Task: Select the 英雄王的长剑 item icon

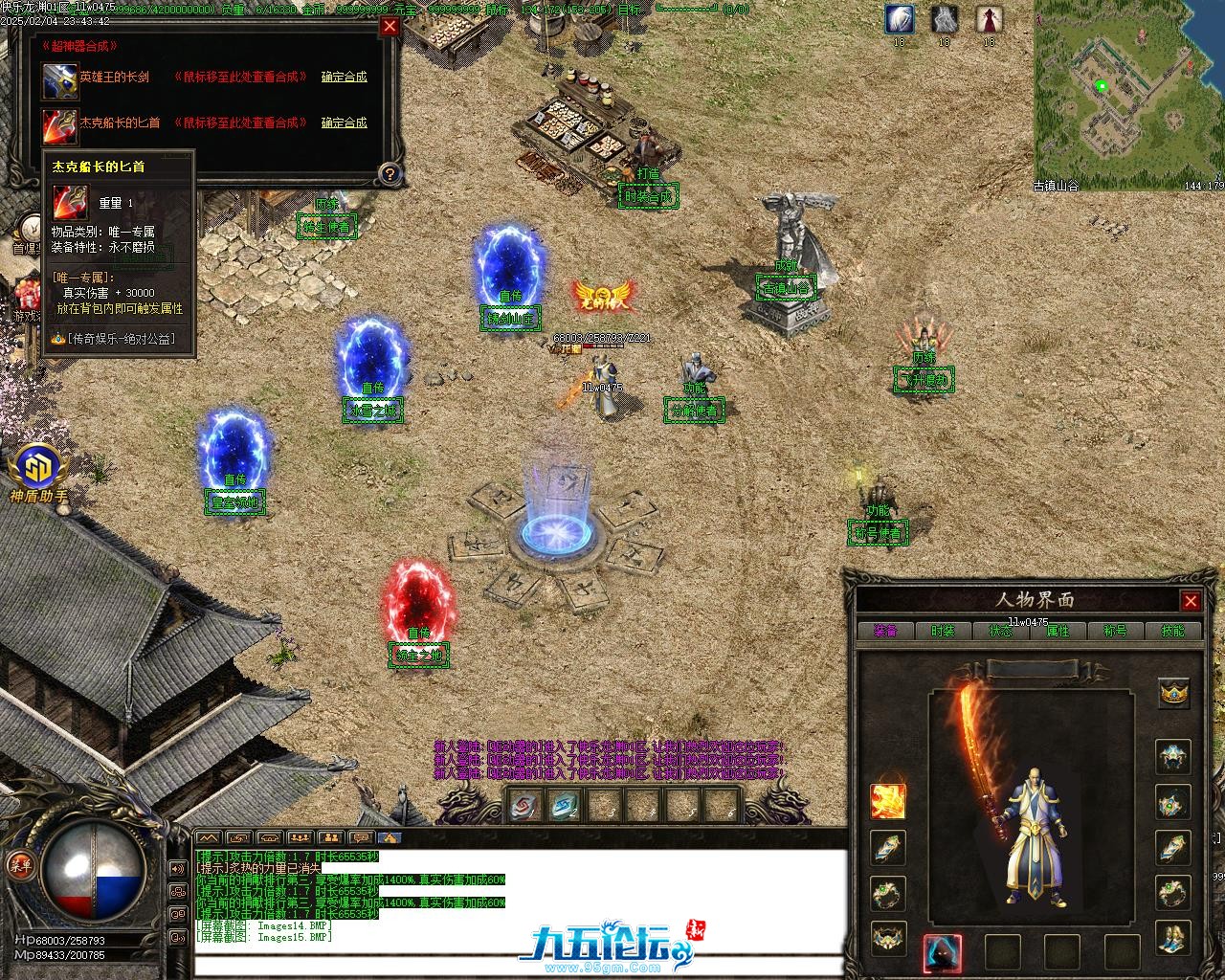Action: pos(59,79)
